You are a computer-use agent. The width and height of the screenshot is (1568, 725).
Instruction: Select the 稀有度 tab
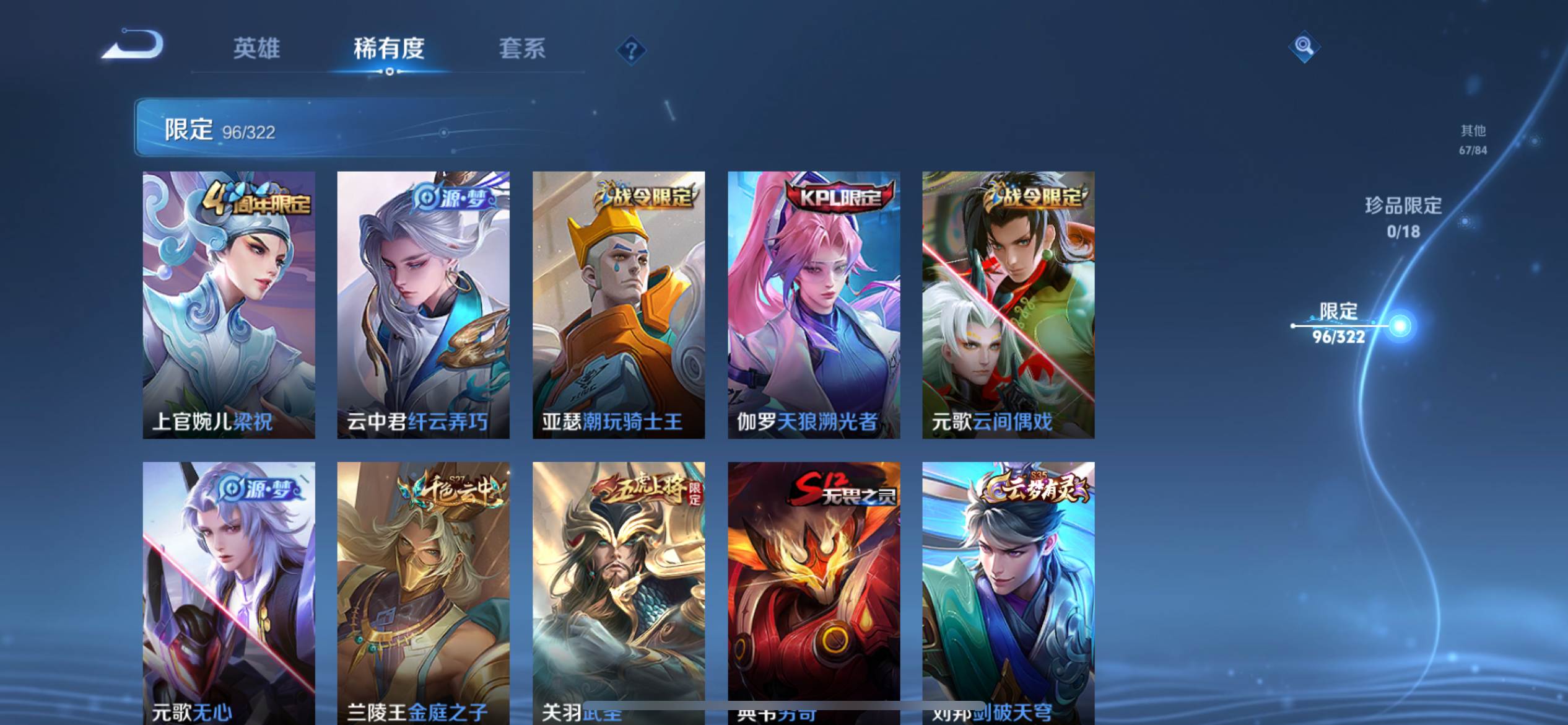coord(389,48)
